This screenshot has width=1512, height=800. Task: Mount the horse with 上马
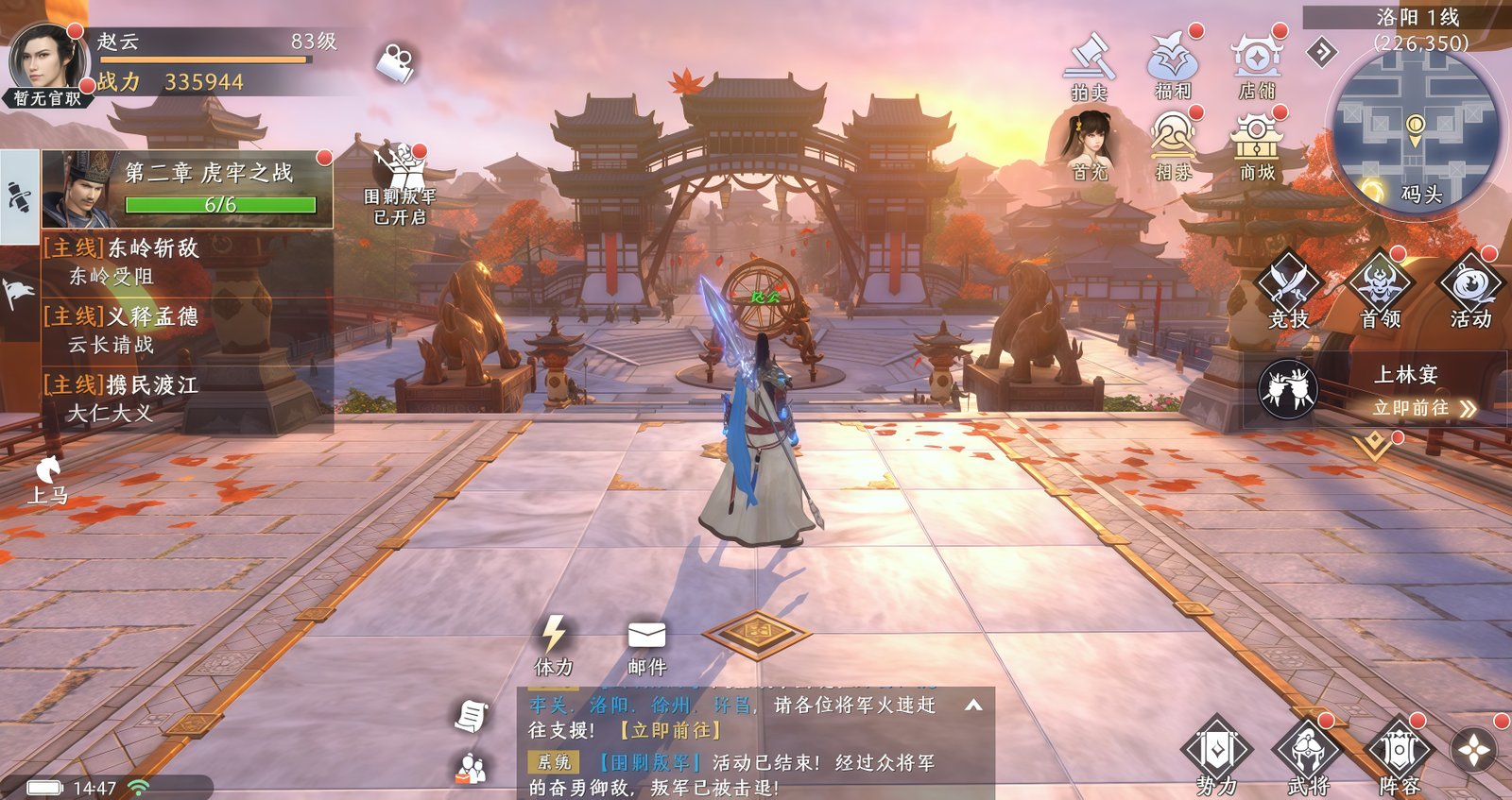pos(47,478)
